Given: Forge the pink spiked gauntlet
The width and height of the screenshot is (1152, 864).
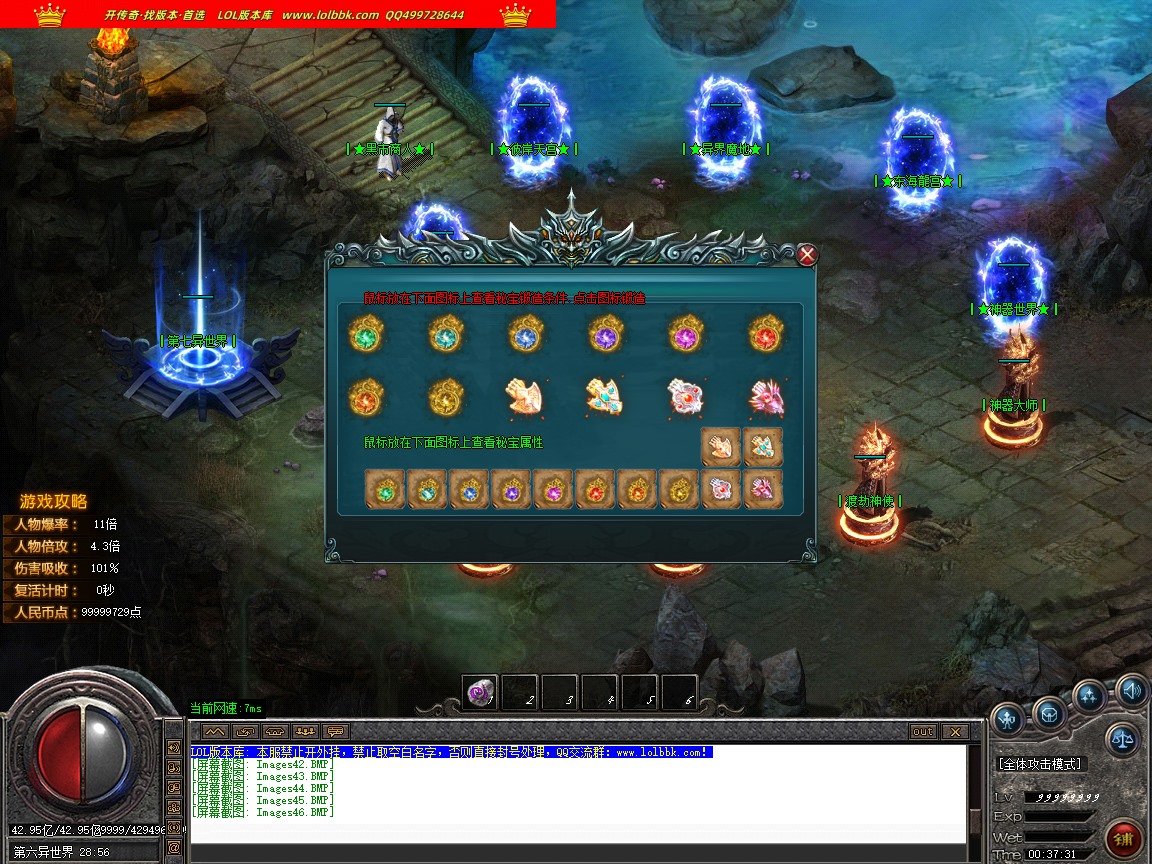Looking at the screenshot, I should [766, 397].
